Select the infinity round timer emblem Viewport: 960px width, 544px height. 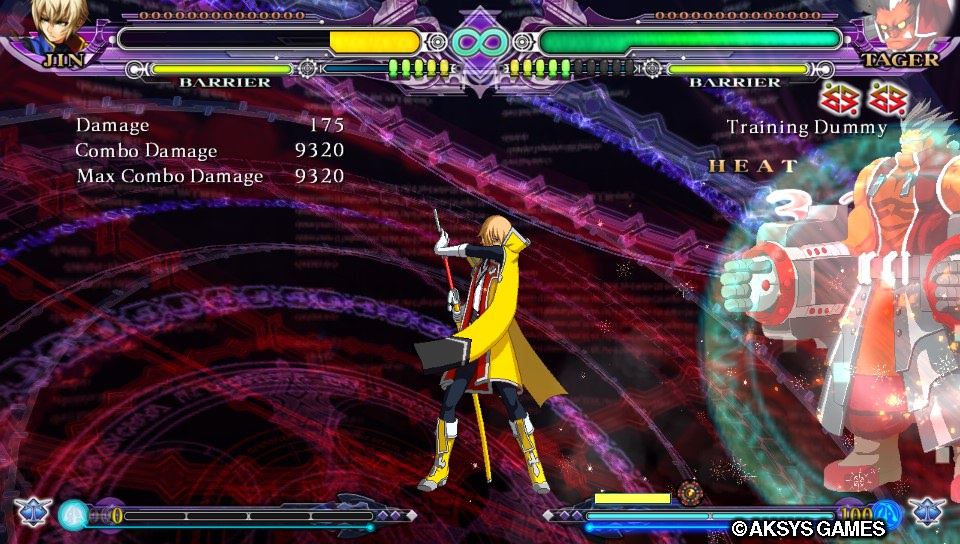point(479,41)
